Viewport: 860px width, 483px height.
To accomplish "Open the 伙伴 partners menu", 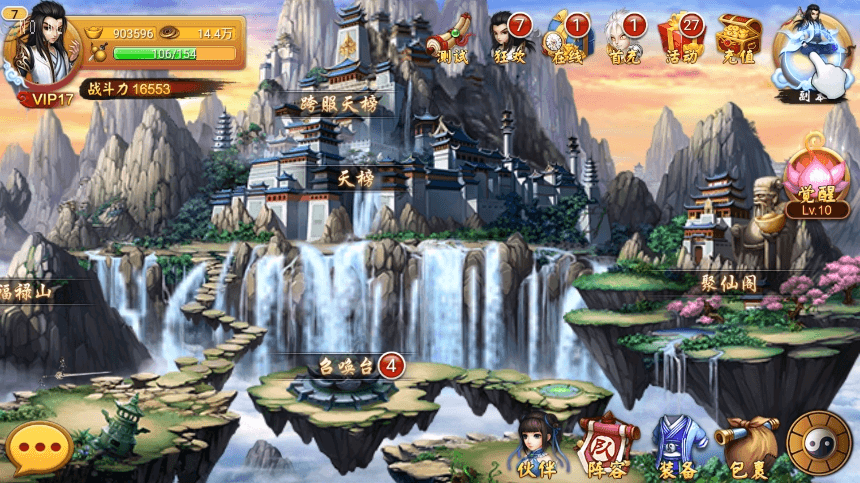I will (x=538, y=447).
